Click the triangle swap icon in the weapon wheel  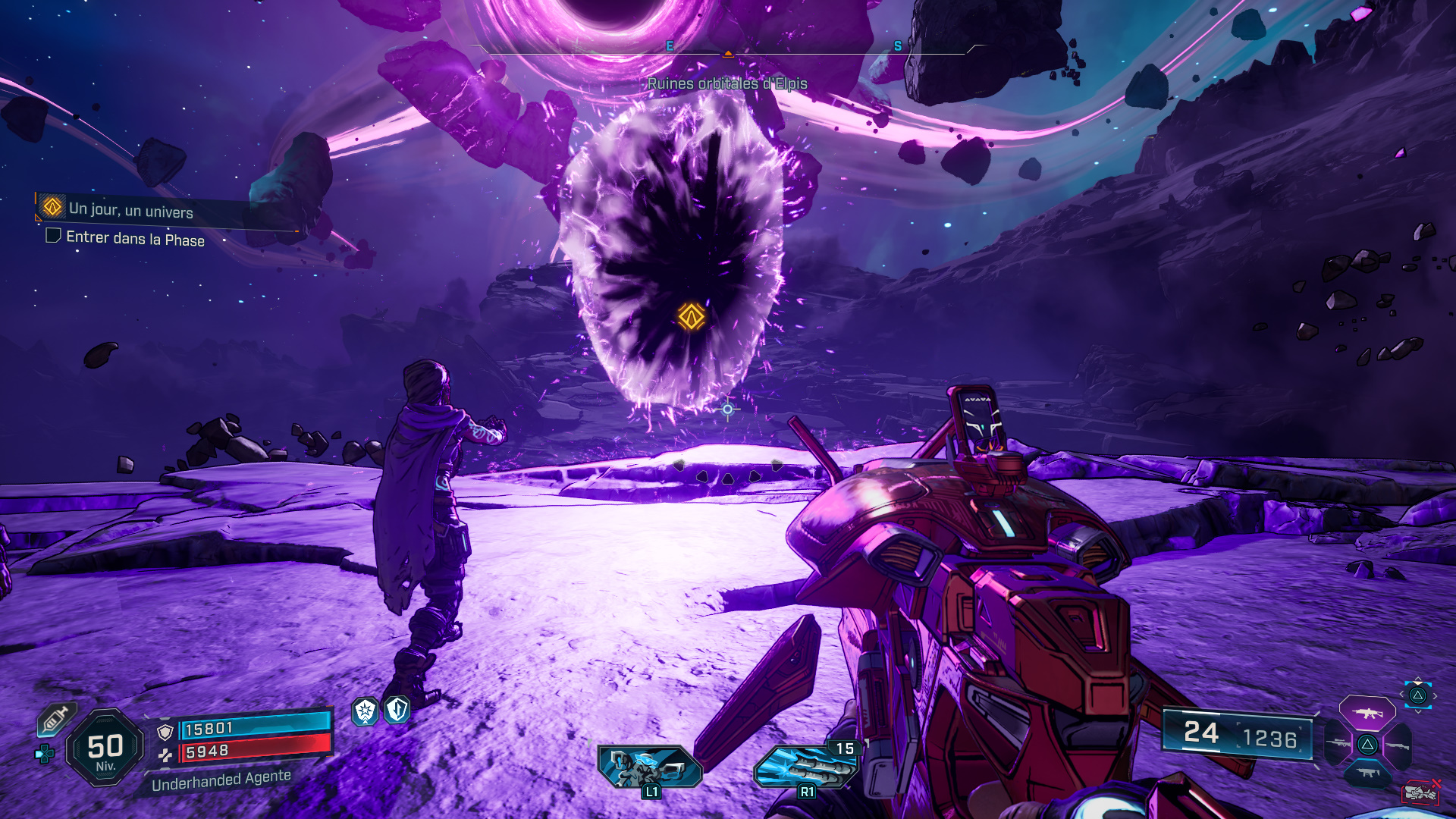coord(1367,745)
